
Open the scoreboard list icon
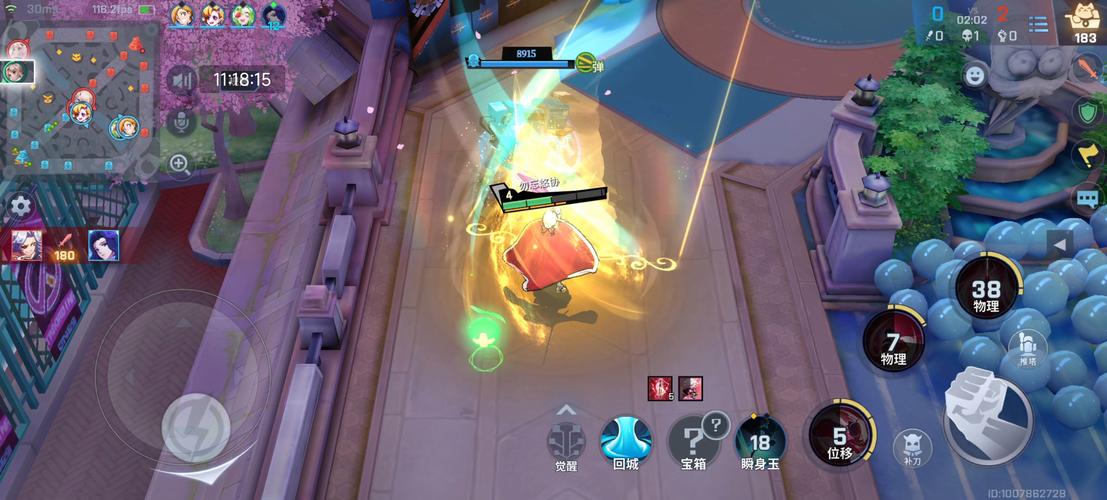coord(1039,23)
